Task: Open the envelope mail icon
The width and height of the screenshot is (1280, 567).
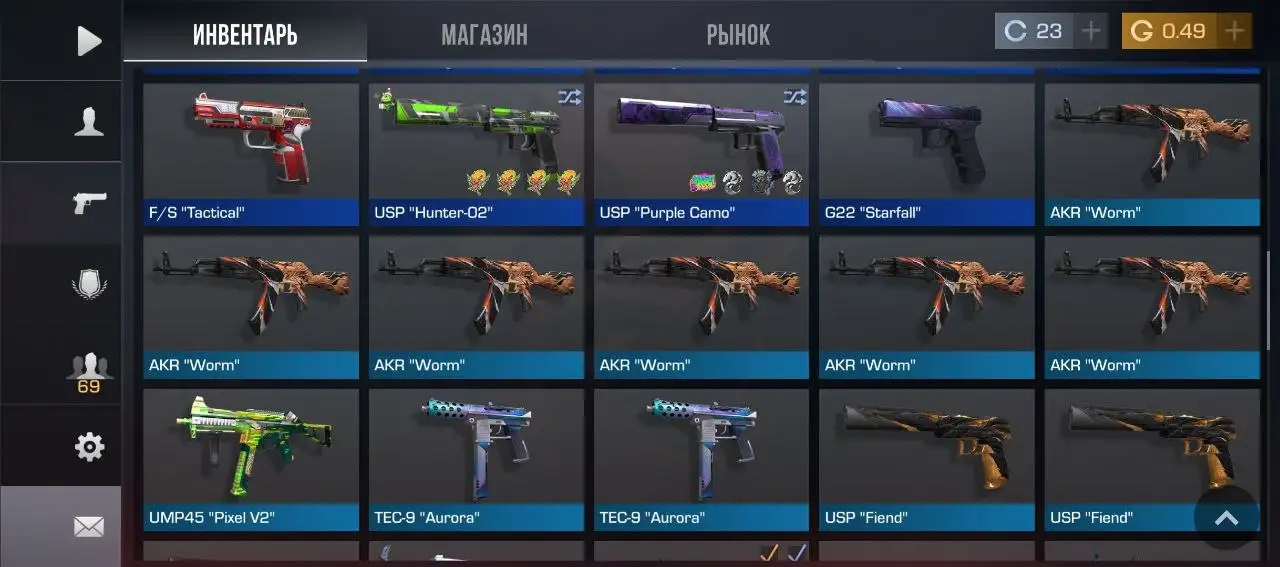Action: pyautogui.click(x=89, y=526)
